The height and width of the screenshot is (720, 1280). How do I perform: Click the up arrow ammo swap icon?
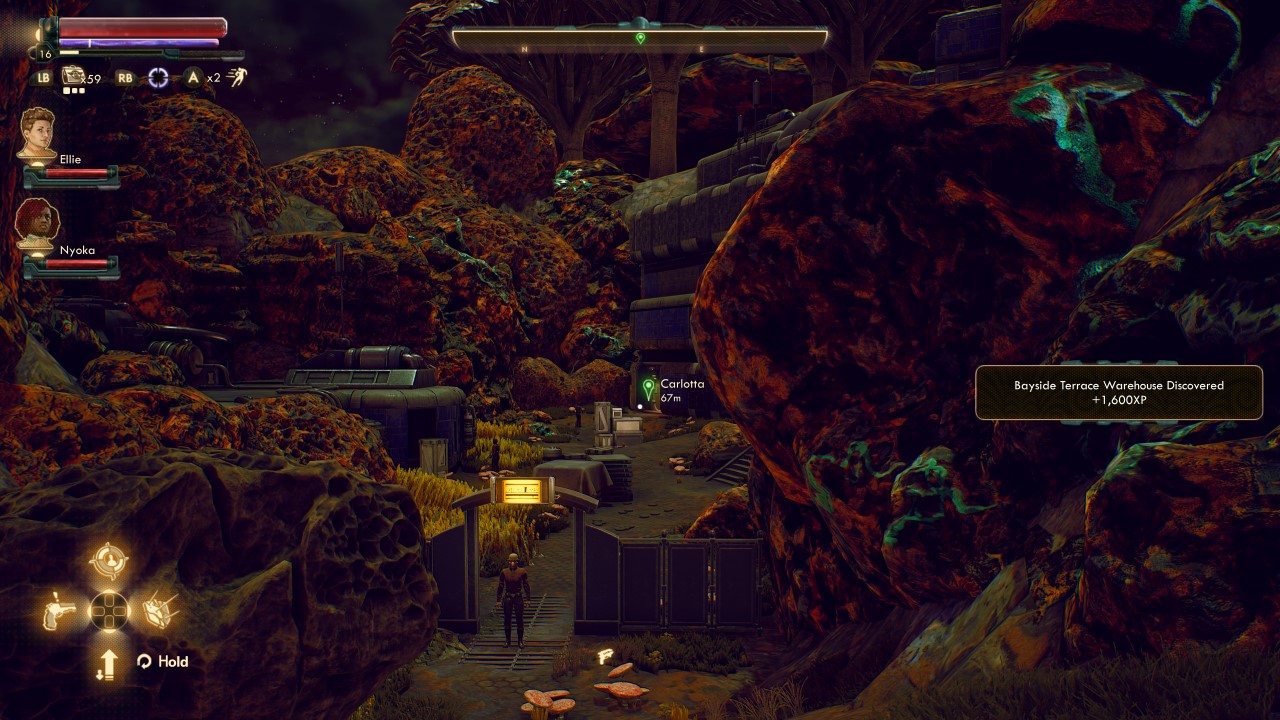click(x=108, y=663)
